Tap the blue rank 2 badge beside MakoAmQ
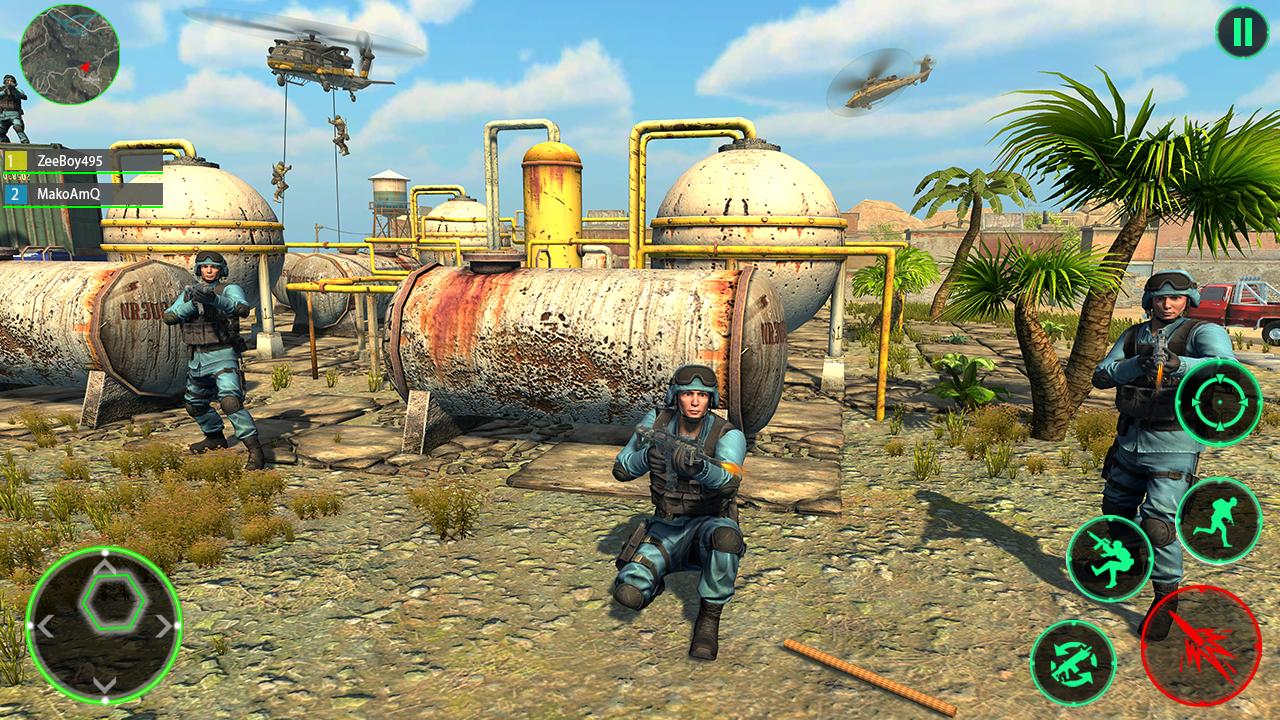 [x=16, y=194]
